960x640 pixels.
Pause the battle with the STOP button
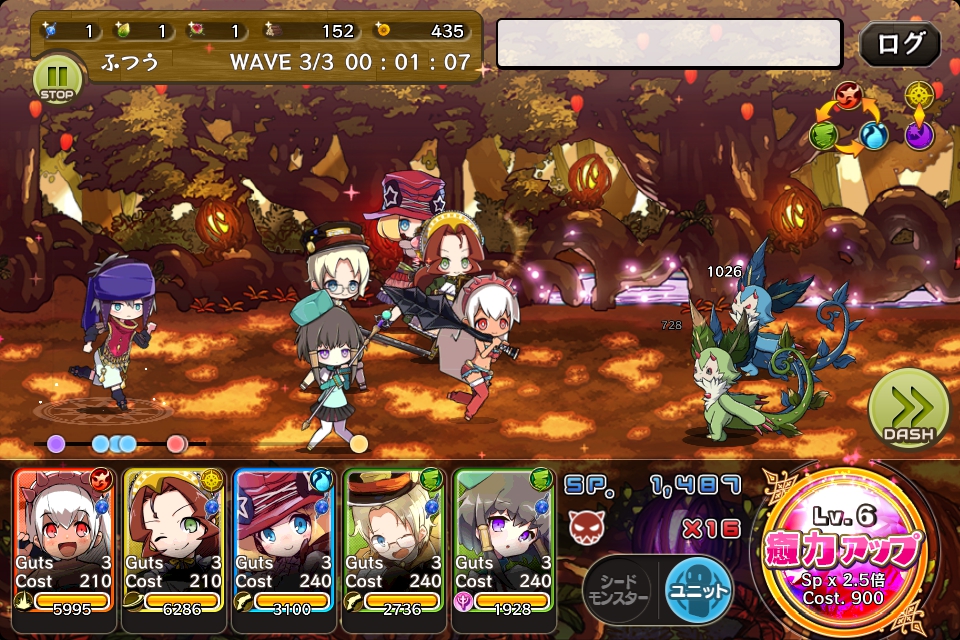(x=57, y=78)
